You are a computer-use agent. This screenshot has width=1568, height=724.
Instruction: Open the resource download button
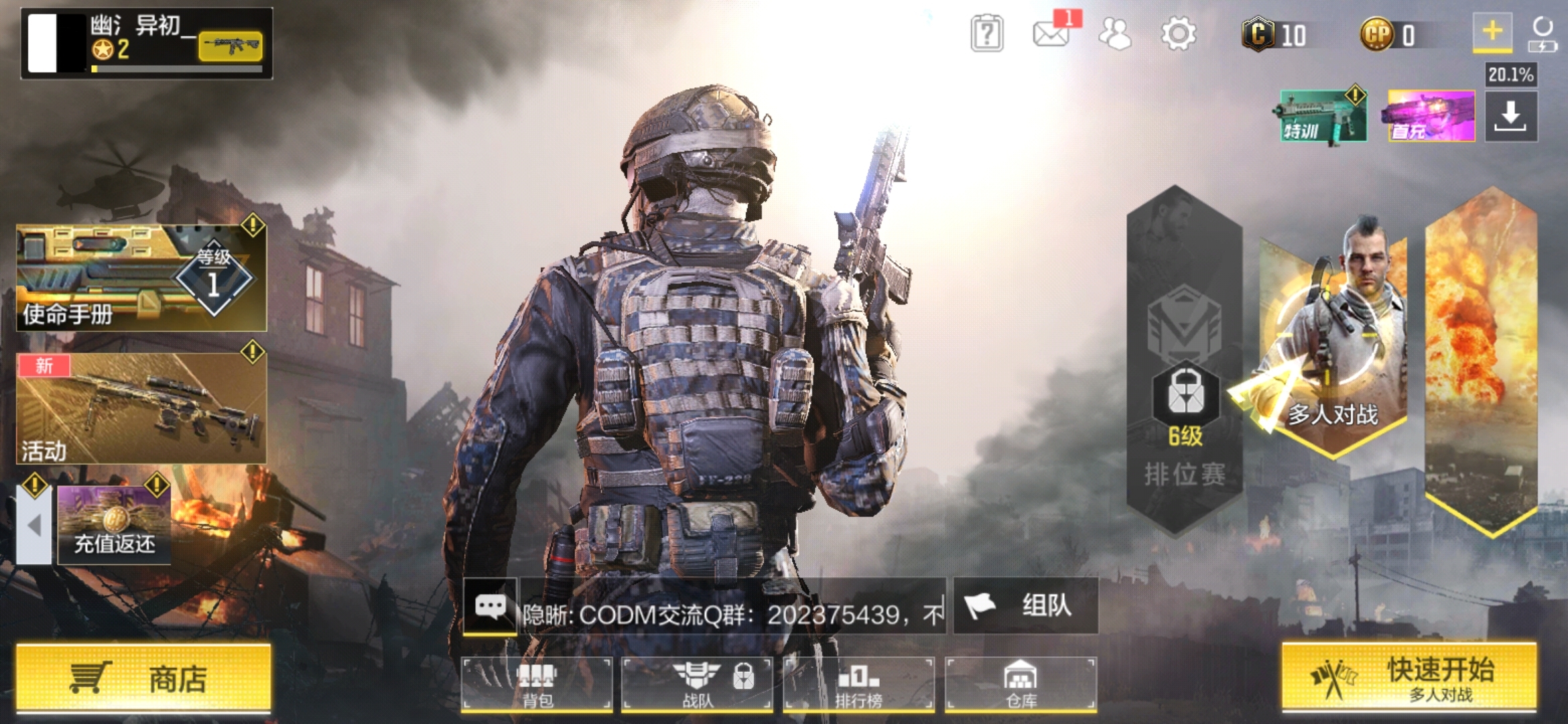(x=1511, y=116)
